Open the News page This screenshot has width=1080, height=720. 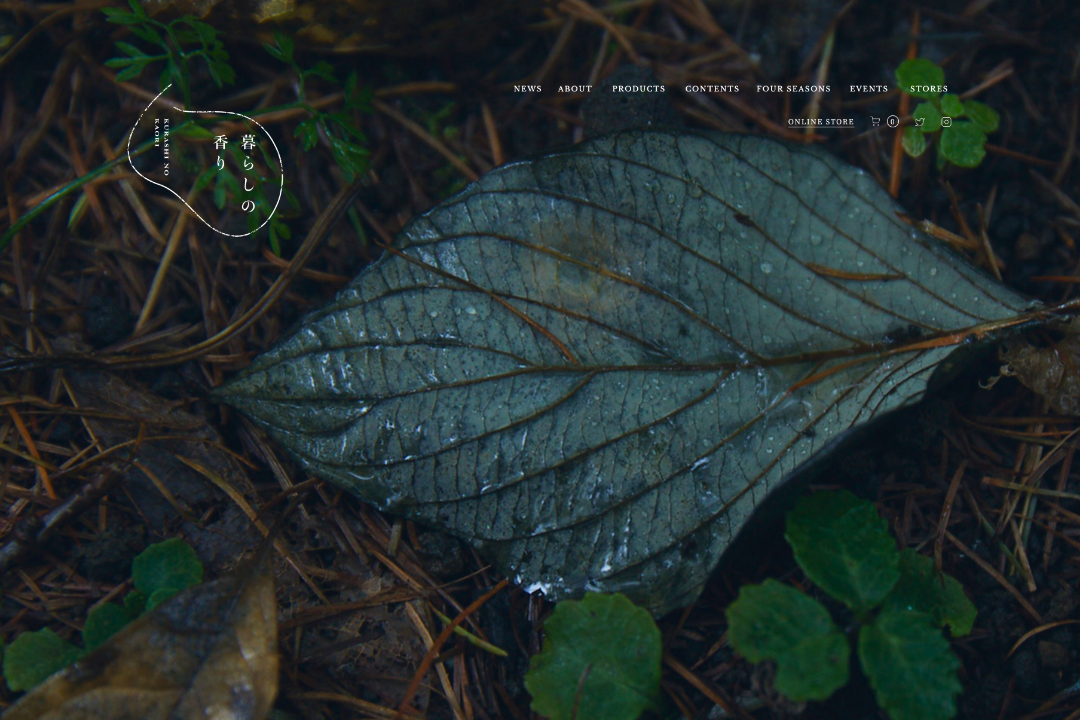pyautogui.click(x=527, y=89)
